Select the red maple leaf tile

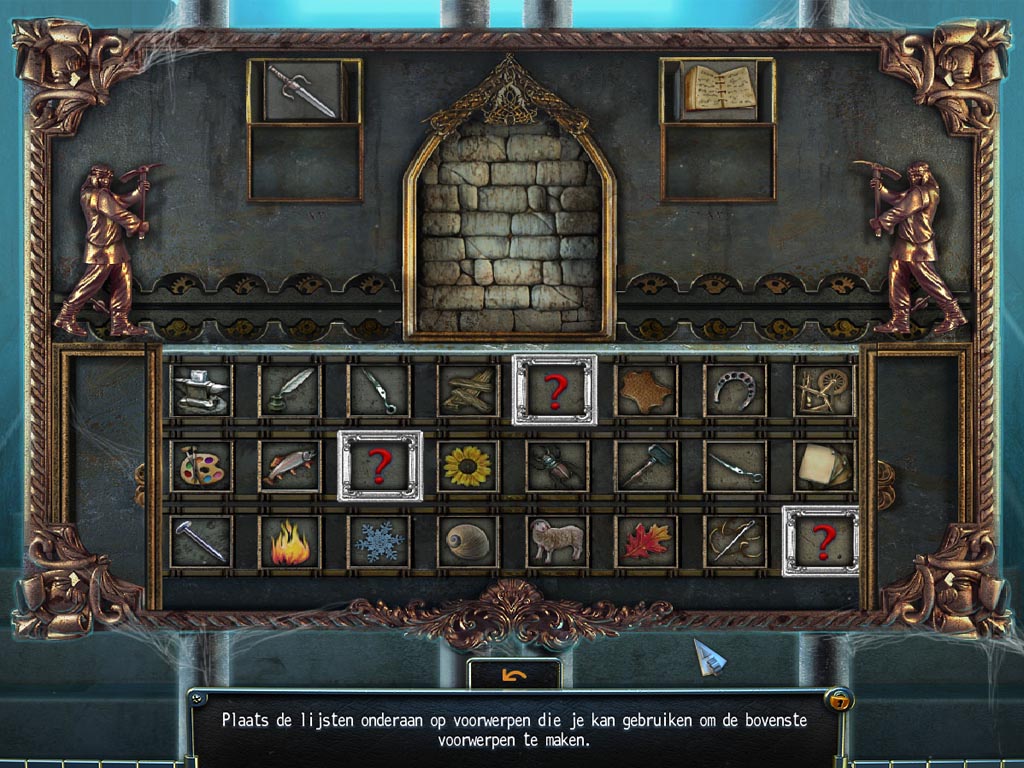[645, 542]
